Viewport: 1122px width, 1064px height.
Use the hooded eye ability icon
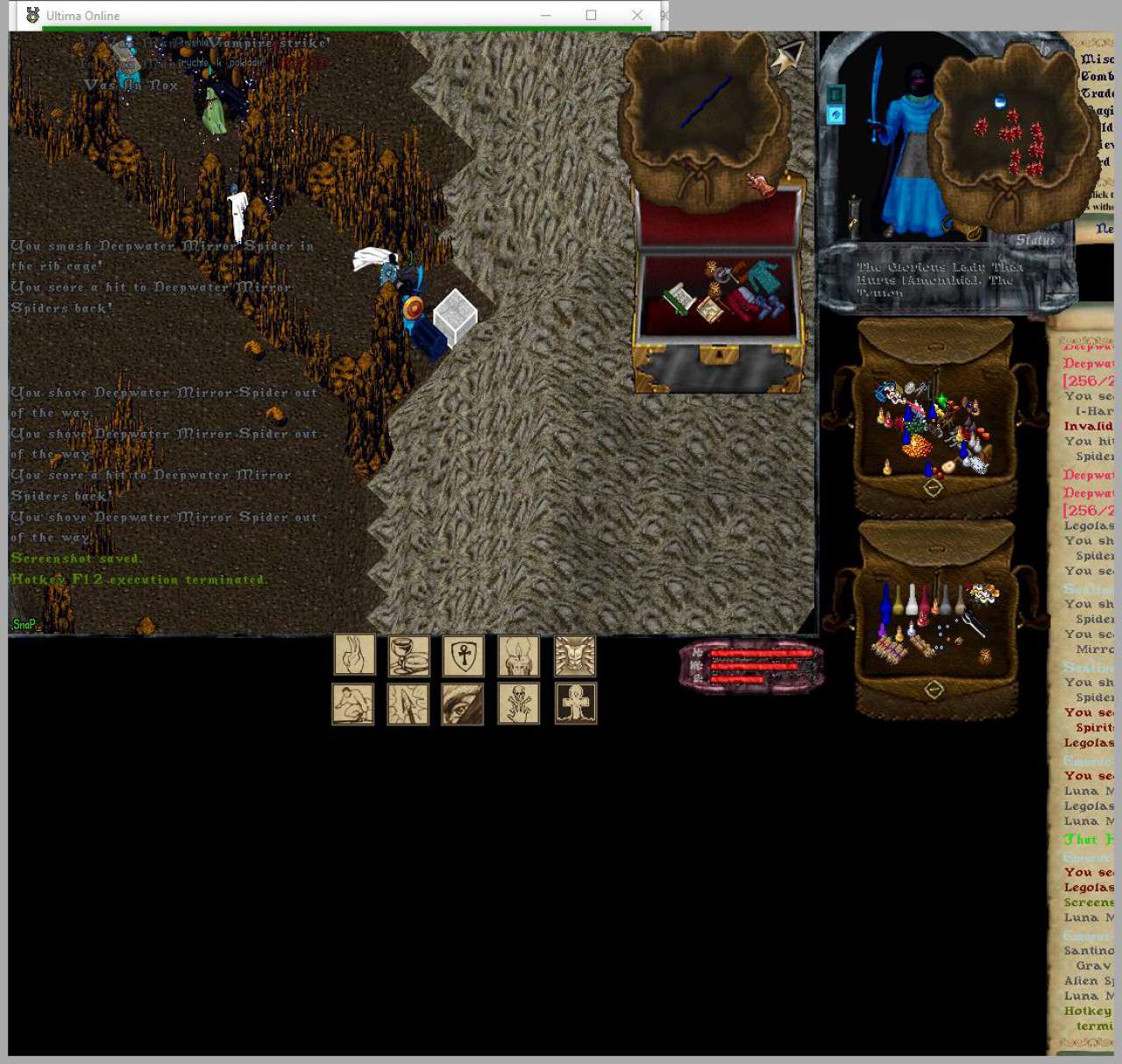pos(463,704)
